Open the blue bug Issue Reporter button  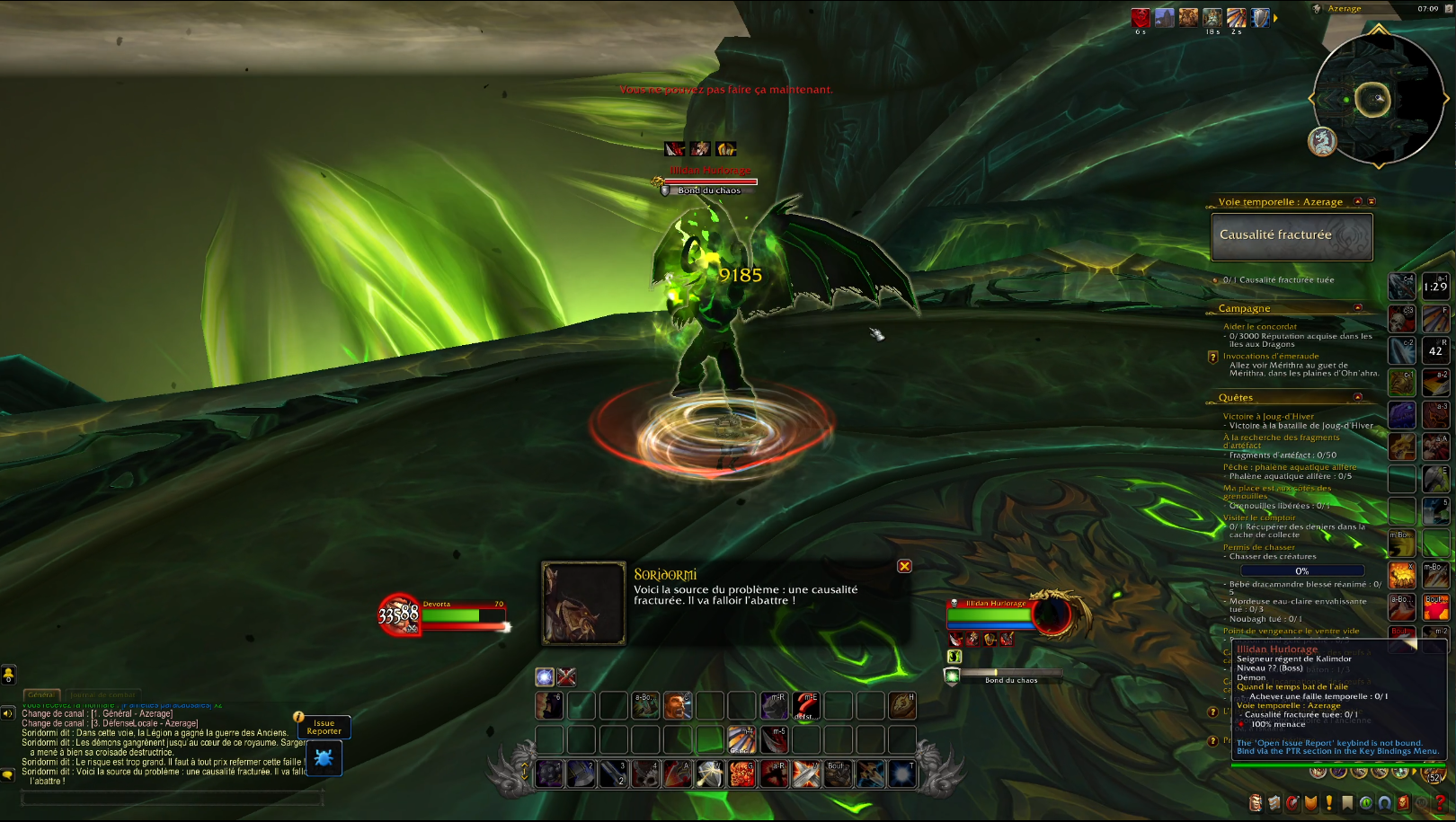coord(324,759)
